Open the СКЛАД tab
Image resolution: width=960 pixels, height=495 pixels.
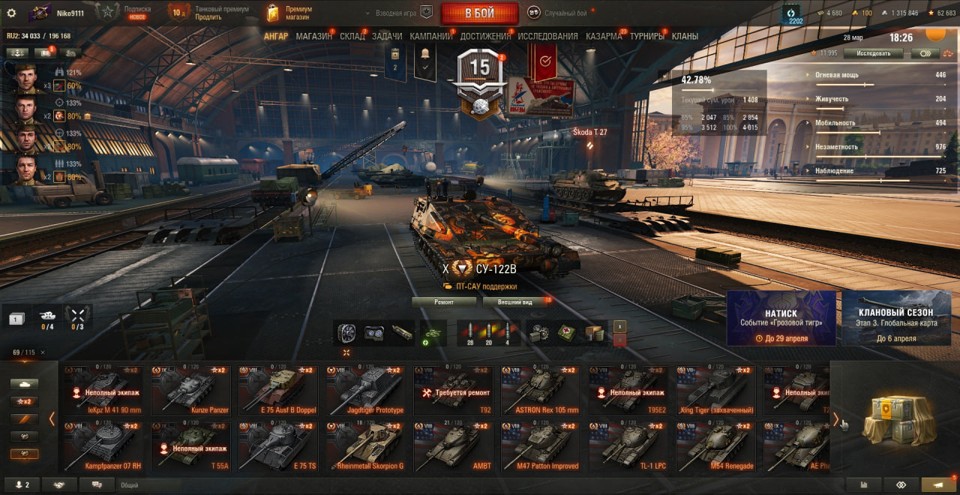click(x=352, y=36)
